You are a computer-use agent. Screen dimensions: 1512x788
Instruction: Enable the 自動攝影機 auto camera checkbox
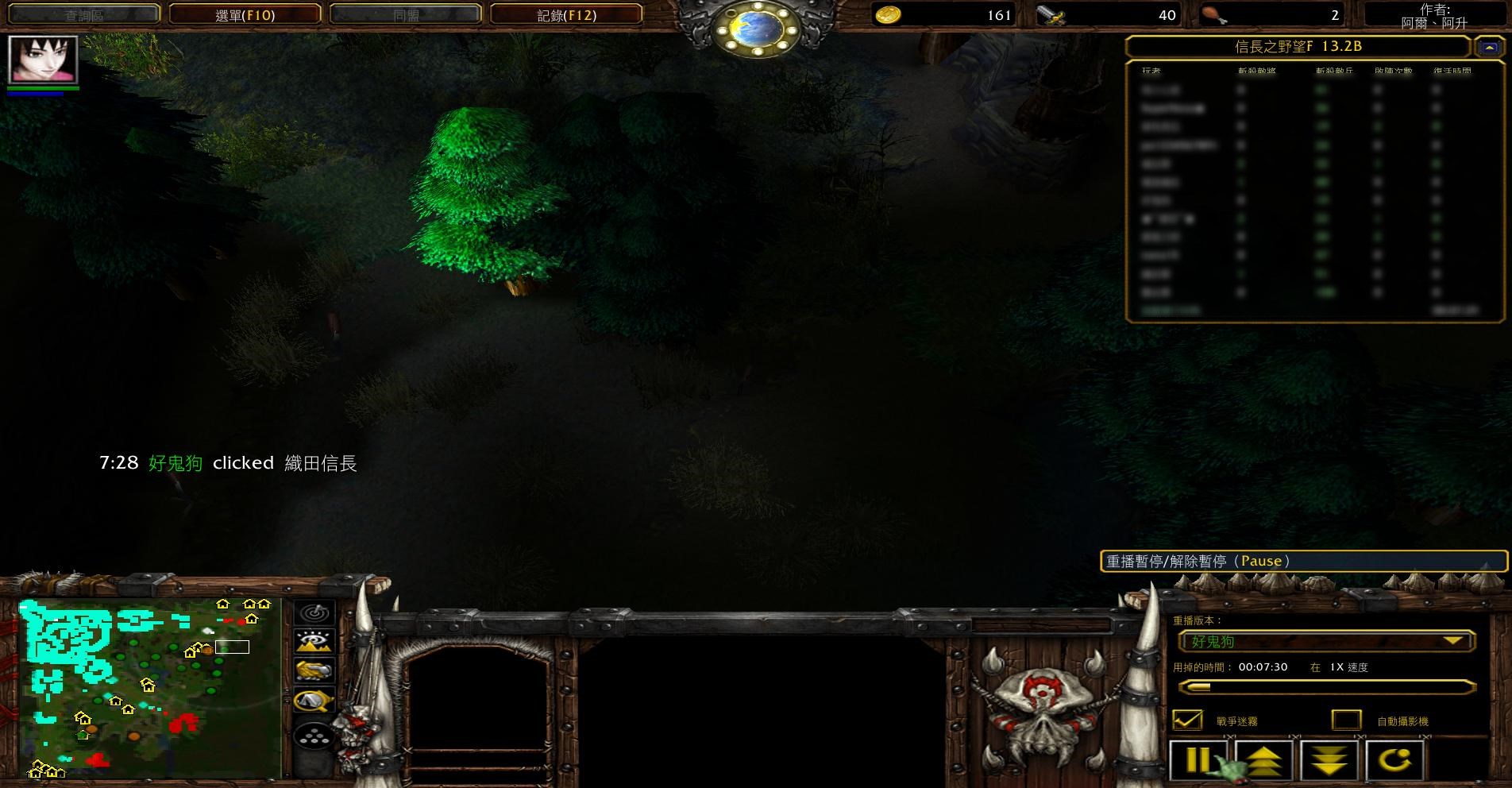pos(1346,720)
